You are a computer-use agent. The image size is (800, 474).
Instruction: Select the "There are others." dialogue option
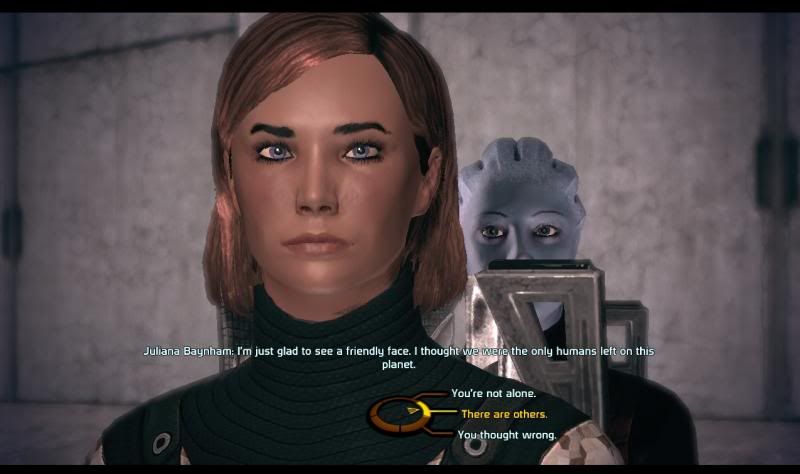coord(503,414)
